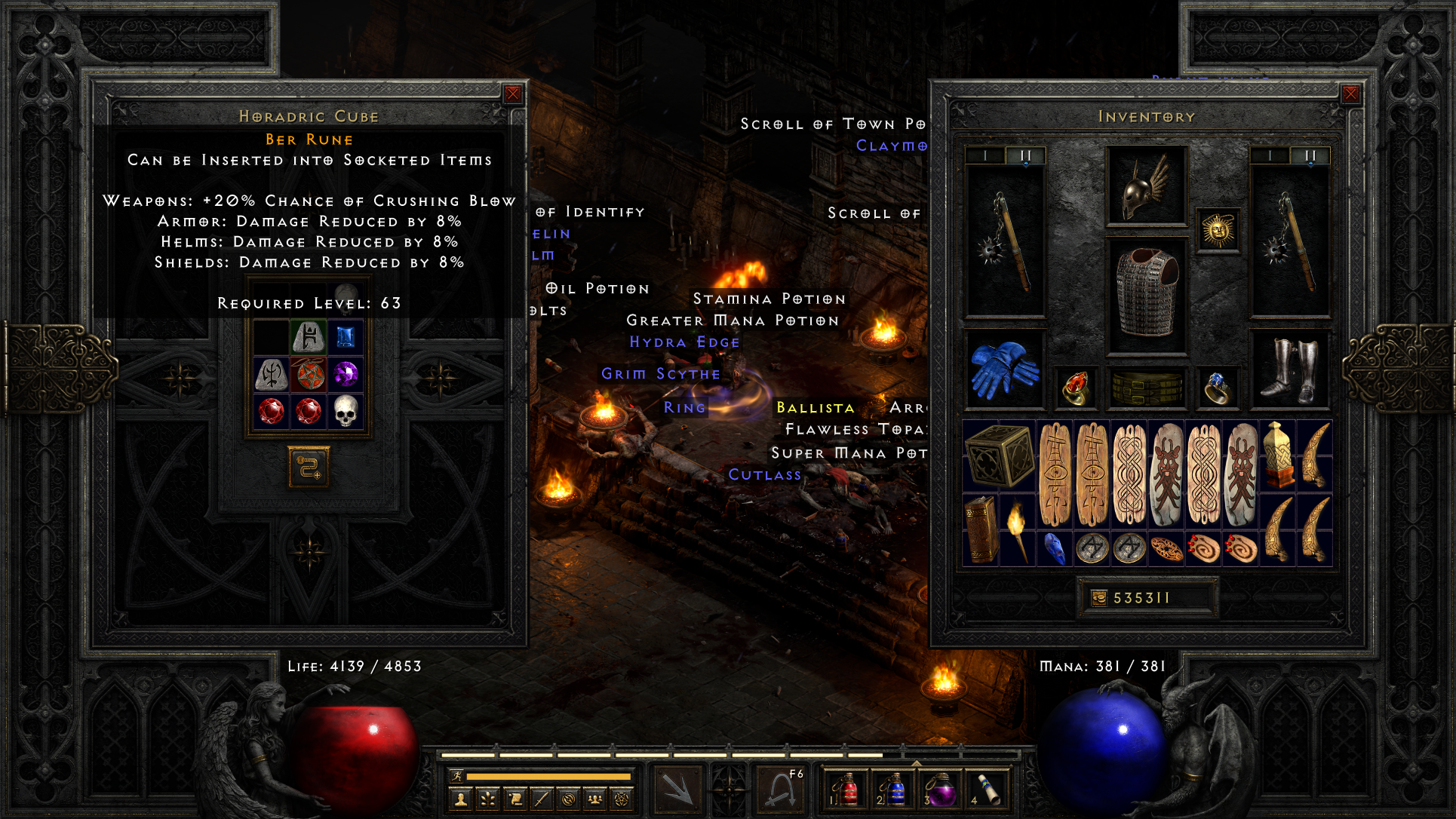Open the party screen icon
The width and height of the screenshot is (1456, 819).
coord(594,799)
